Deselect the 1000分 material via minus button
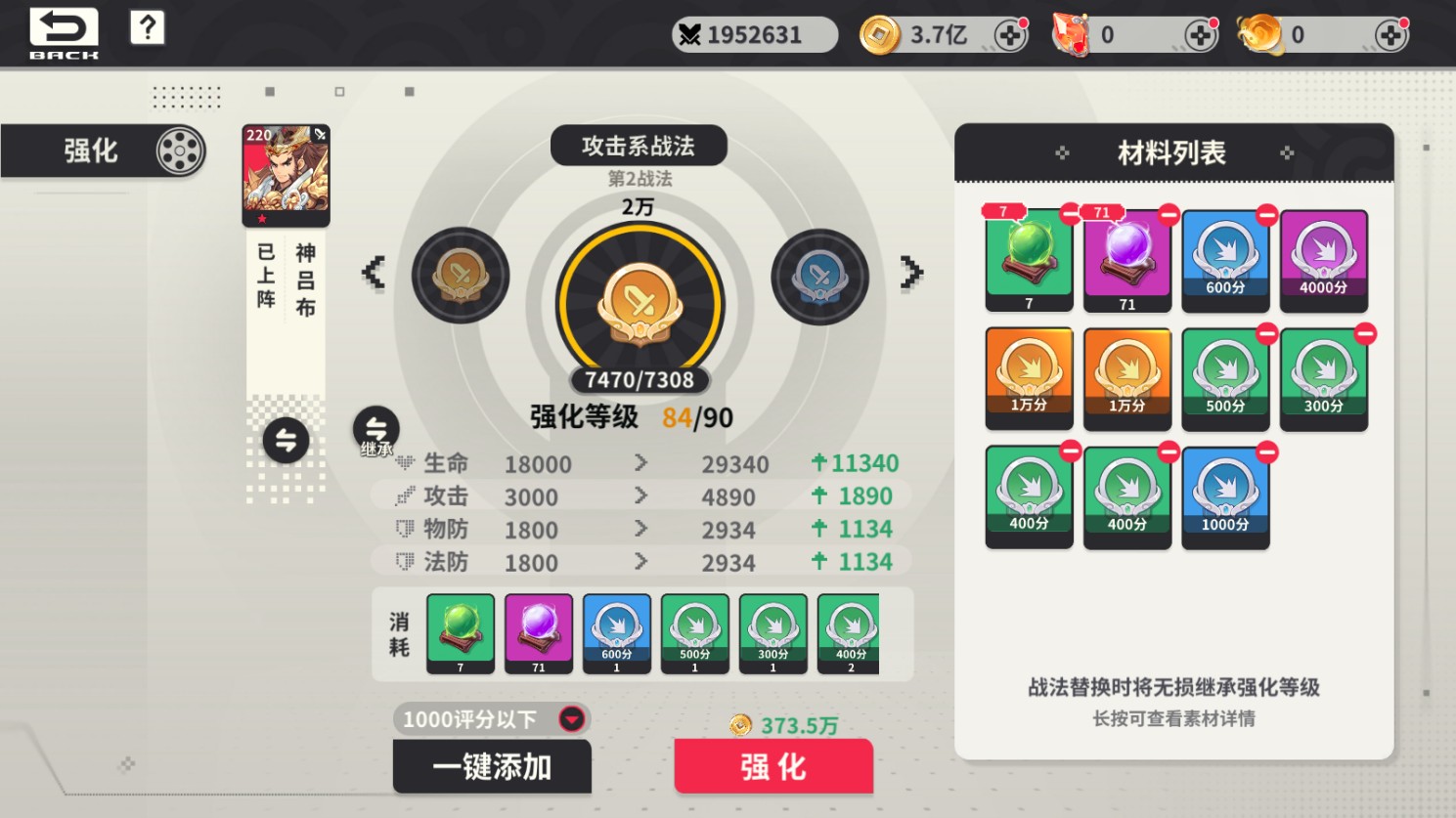 click(x=1265, y=452)
